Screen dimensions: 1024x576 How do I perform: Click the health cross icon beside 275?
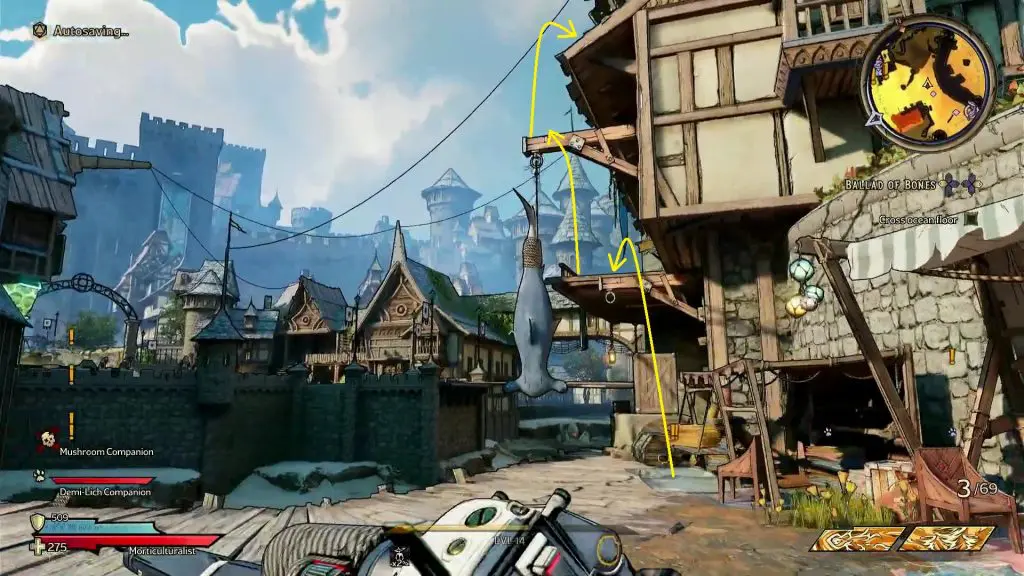click(x=38, y=546)
